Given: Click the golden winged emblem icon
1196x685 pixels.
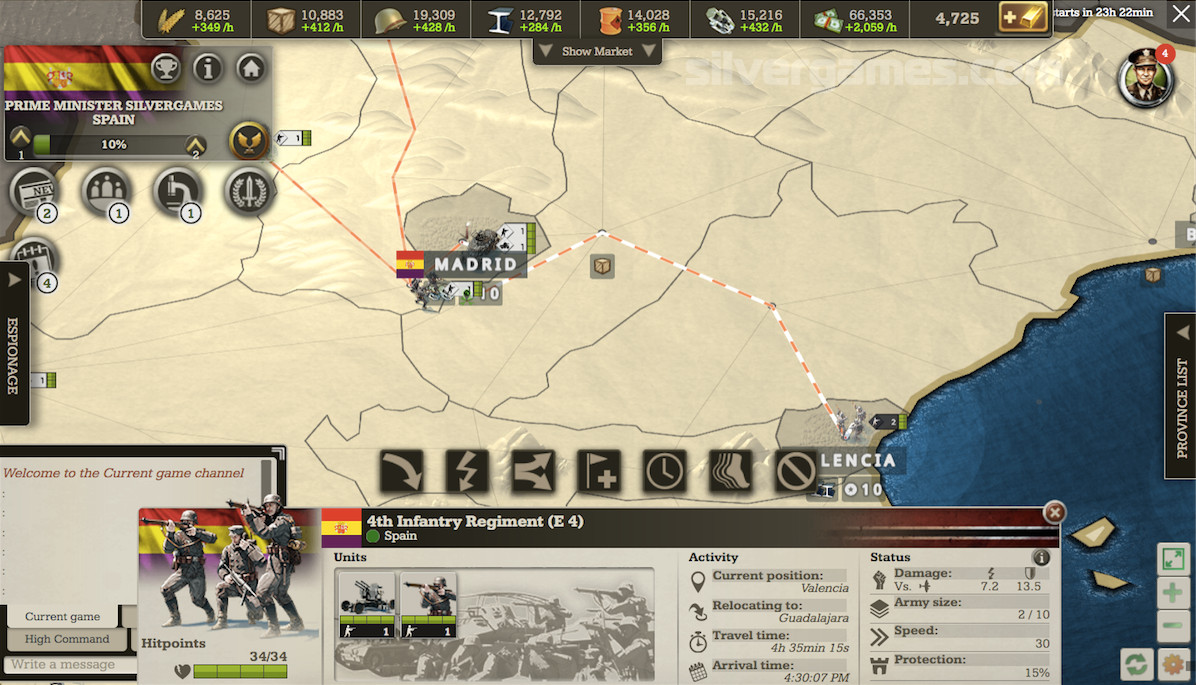Looking at the screenshot, I should [246, 141].
